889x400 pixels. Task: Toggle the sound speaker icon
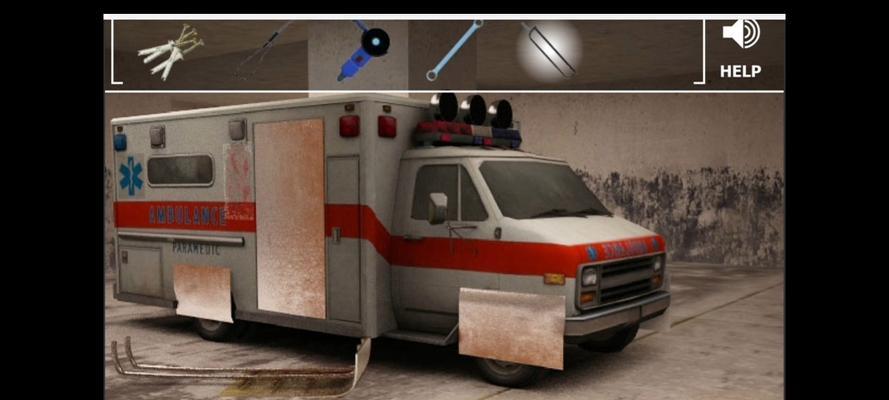(740, 34)
